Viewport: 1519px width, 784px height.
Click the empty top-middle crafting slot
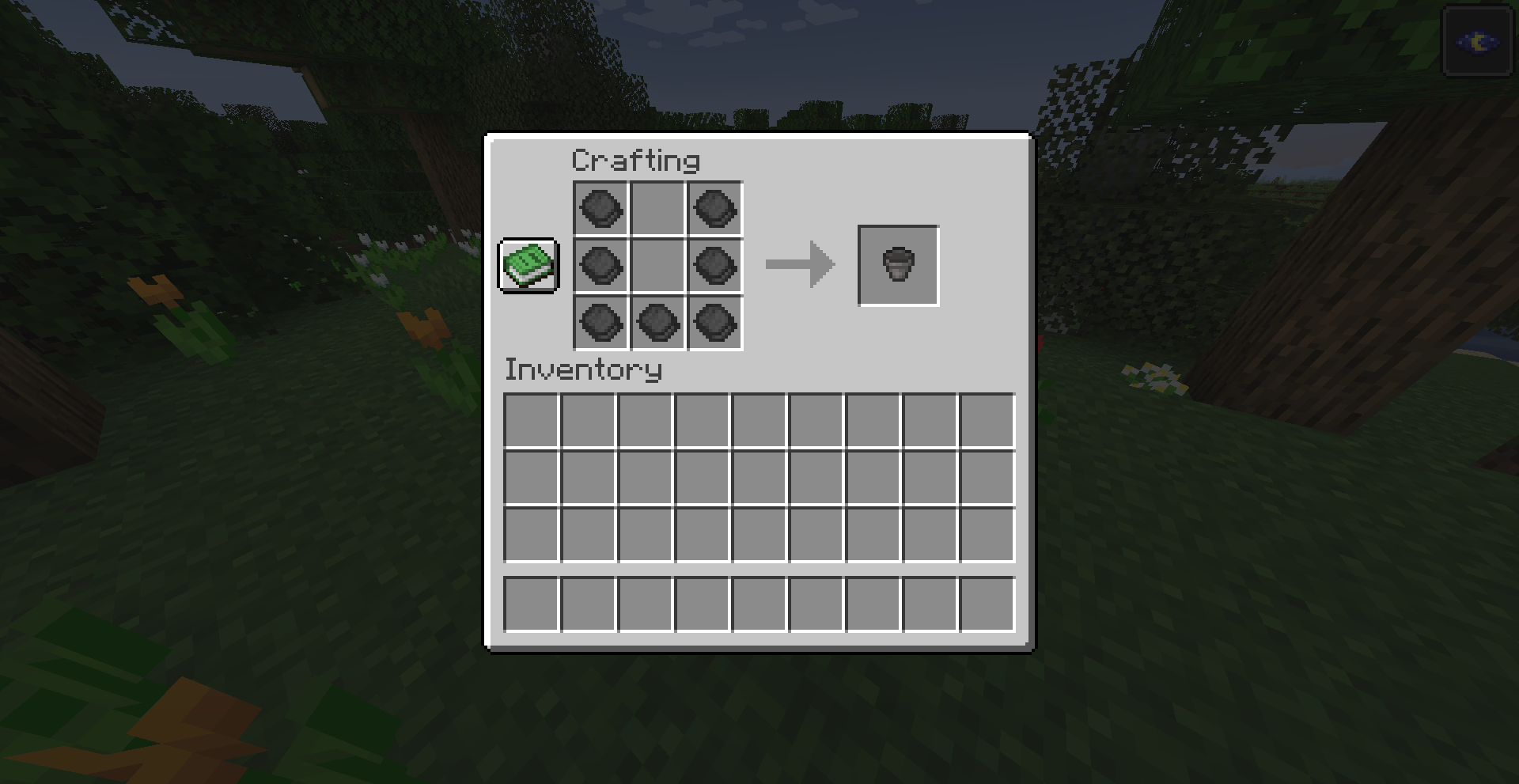coord(657,210)
